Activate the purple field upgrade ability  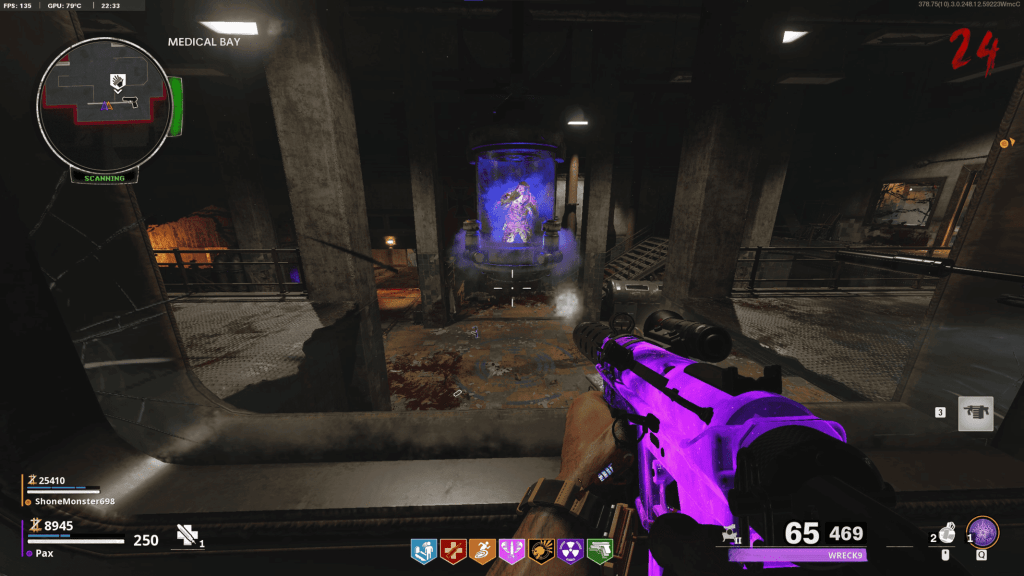pyautogui.click(x=981, y=532)
